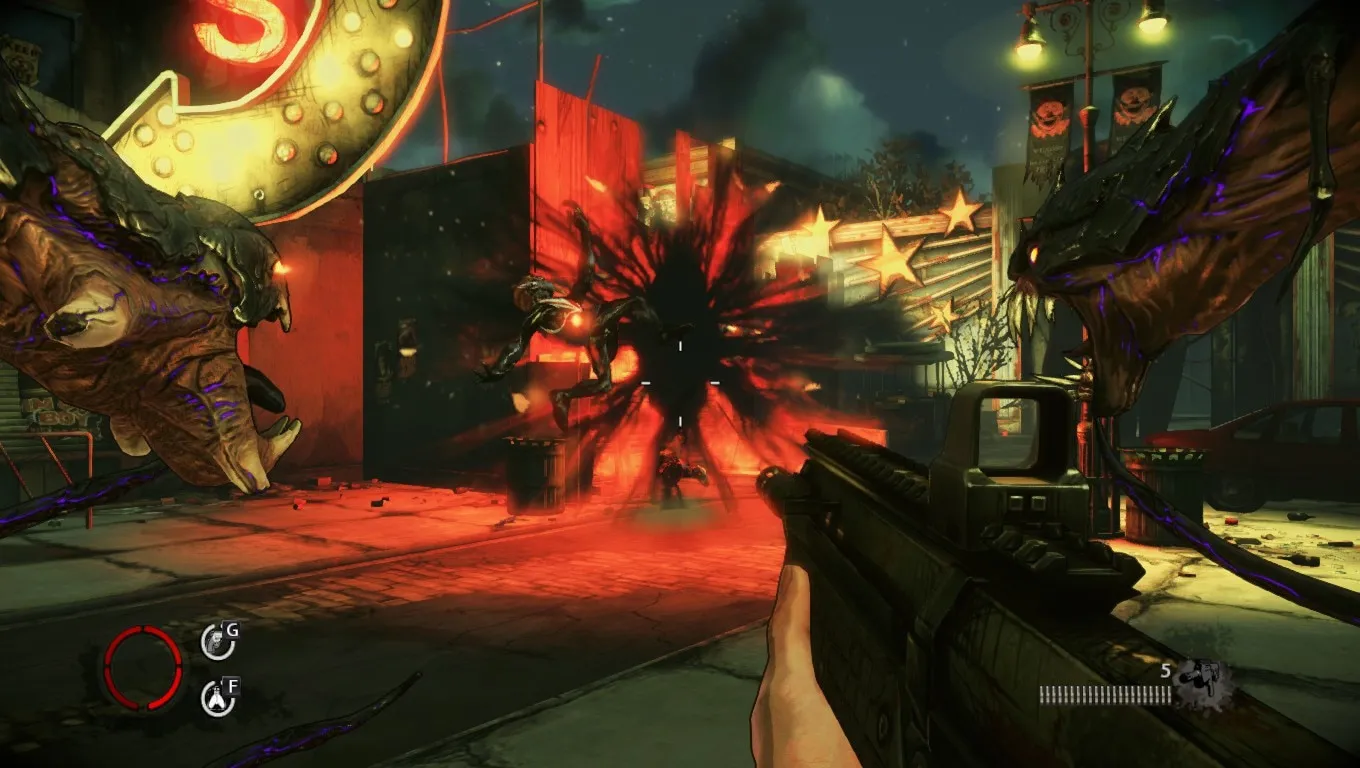The image size is (1360, 768).
Task: Activate the gun channeling ability icon
Action: 217,641
